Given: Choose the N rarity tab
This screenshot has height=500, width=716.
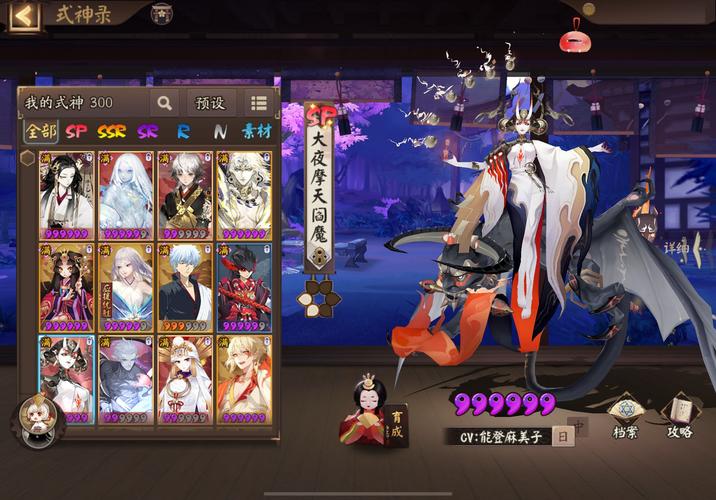Looking at the screenshot, I should 219,131.
